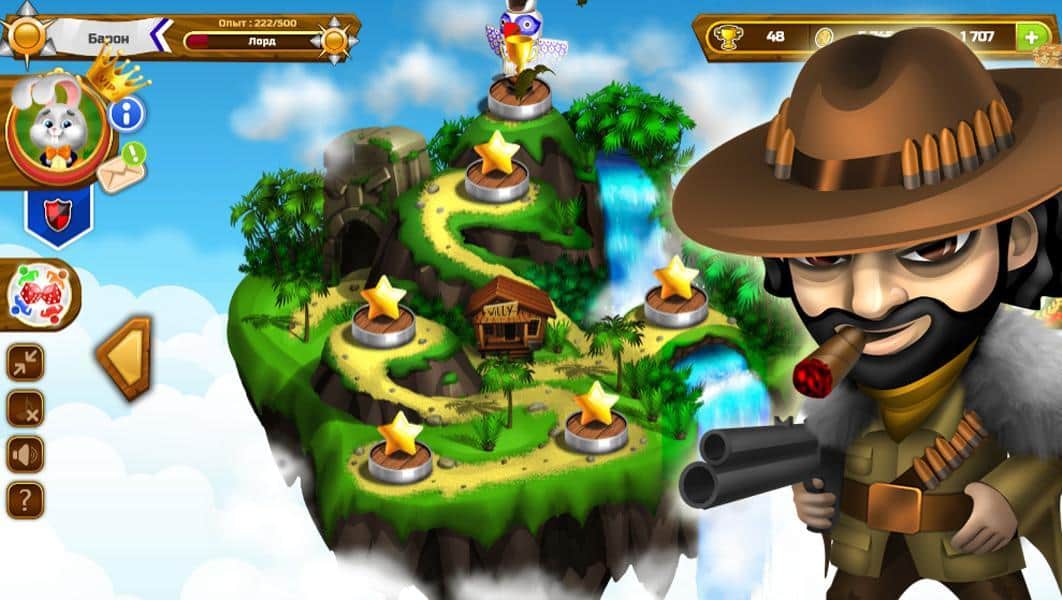
Task: Select the level node with the bird mascot
Action: click(519, 95)
